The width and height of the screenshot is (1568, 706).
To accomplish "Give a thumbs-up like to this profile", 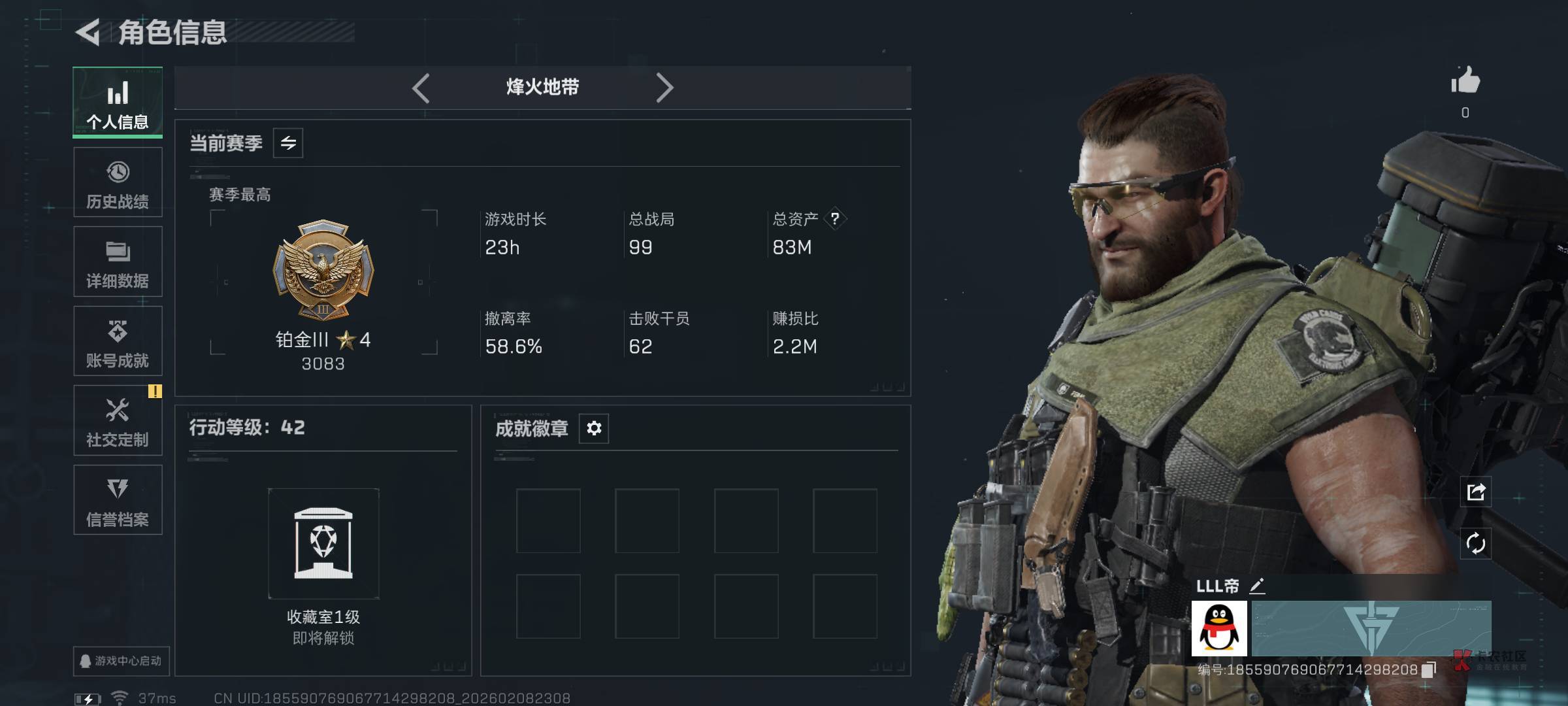I will [1465, 82].
